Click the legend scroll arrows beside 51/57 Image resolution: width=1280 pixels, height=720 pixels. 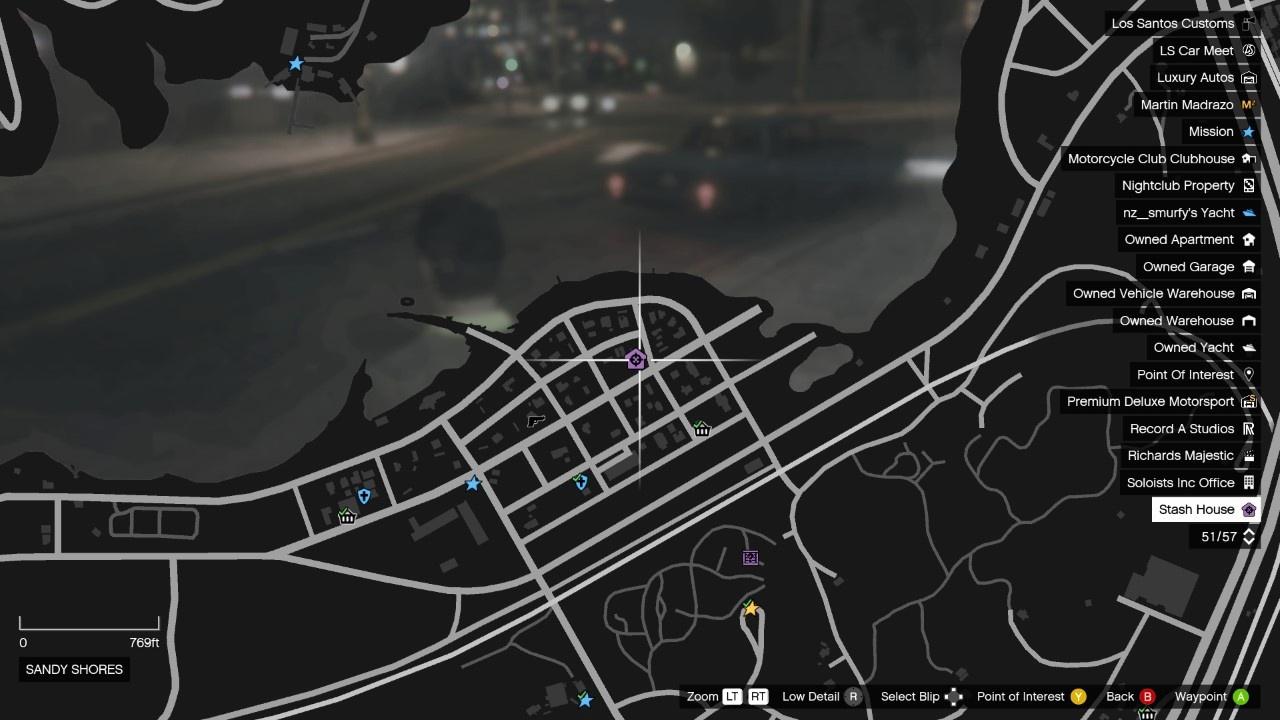[x=1248, y=537]
